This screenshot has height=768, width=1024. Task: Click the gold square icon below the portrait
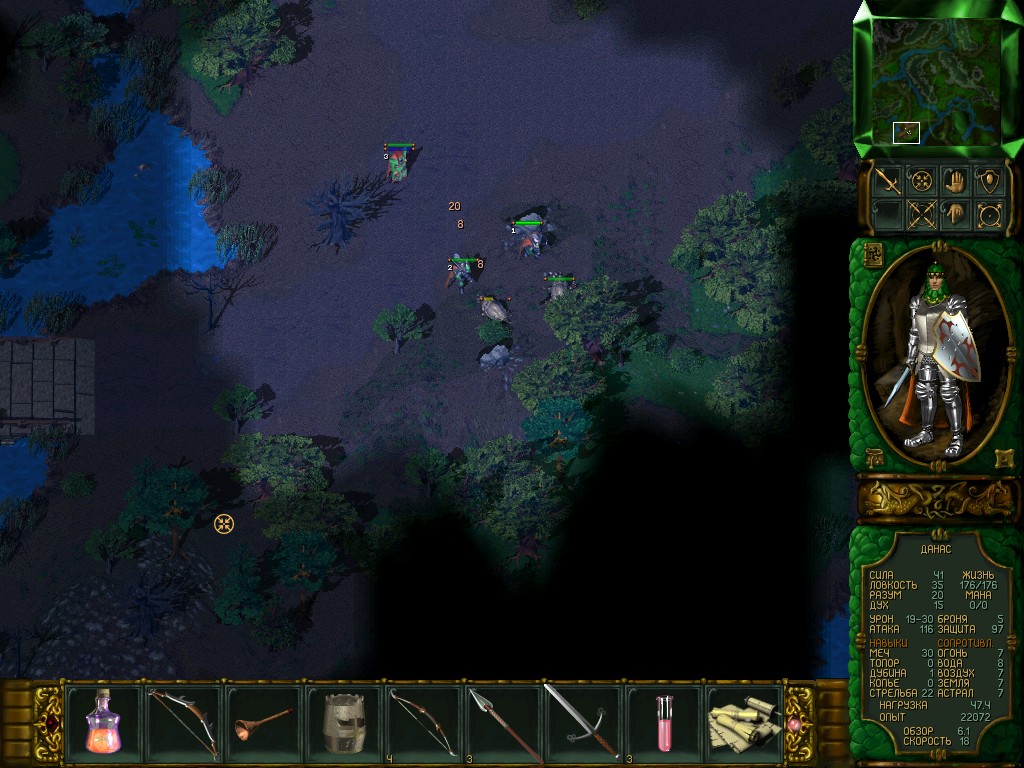[x=1003, y=459]
